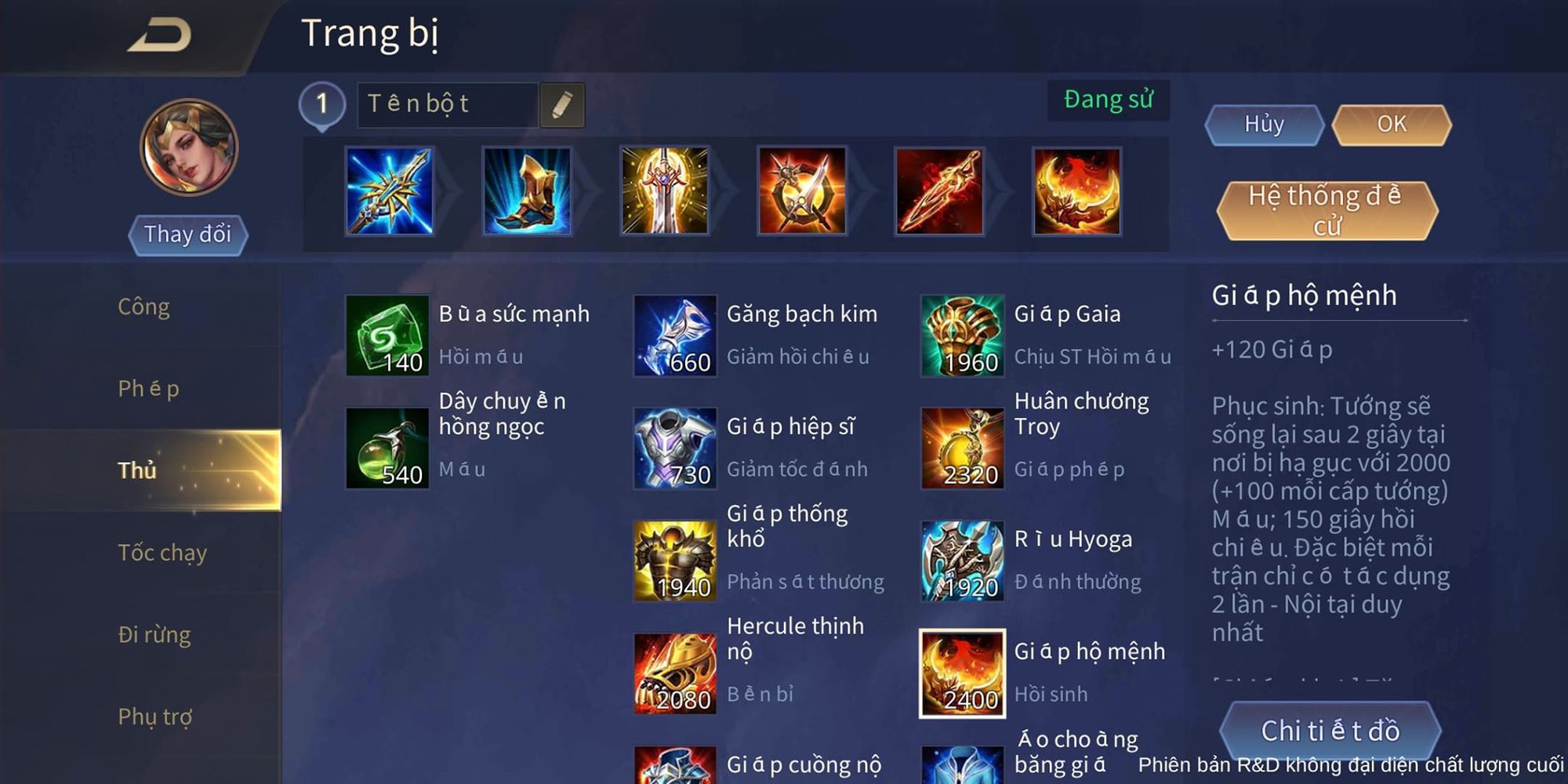Screen dimensions: 1568x784
Task: Select build slot number 1
Action: (x=322, y=105)
